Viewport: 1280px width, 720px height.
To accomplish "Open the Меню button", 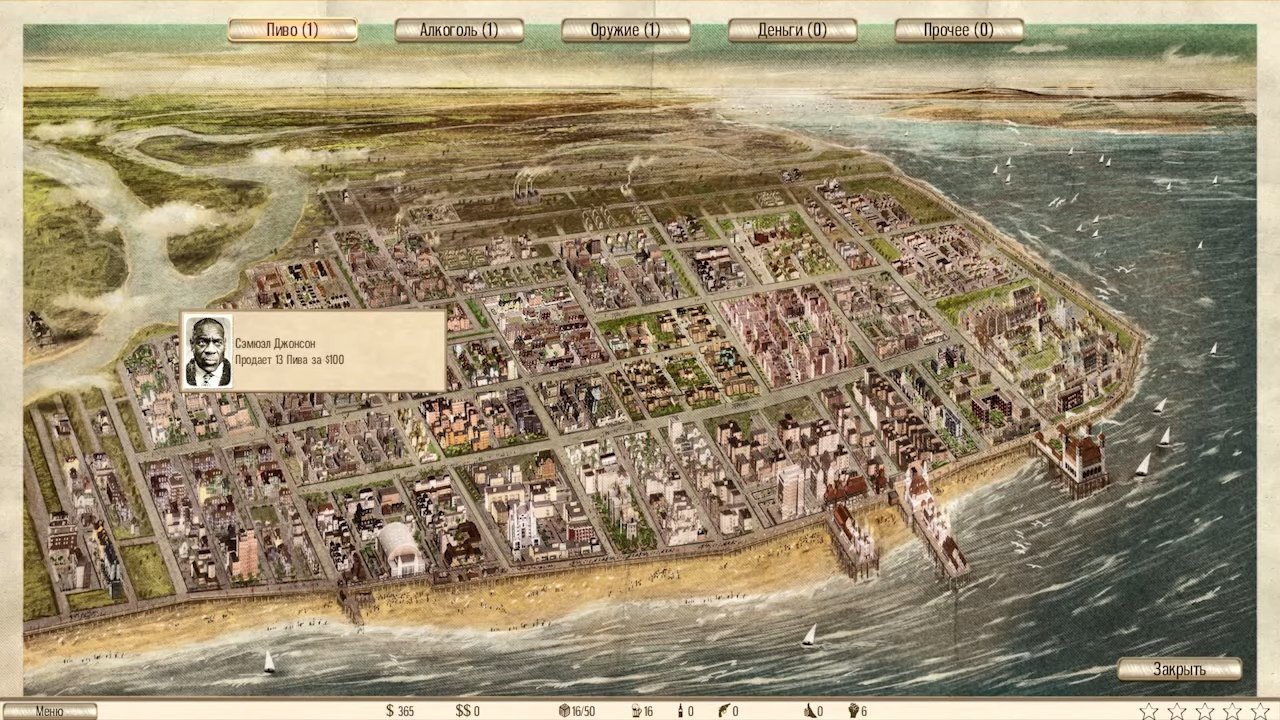I will [49, 711].
